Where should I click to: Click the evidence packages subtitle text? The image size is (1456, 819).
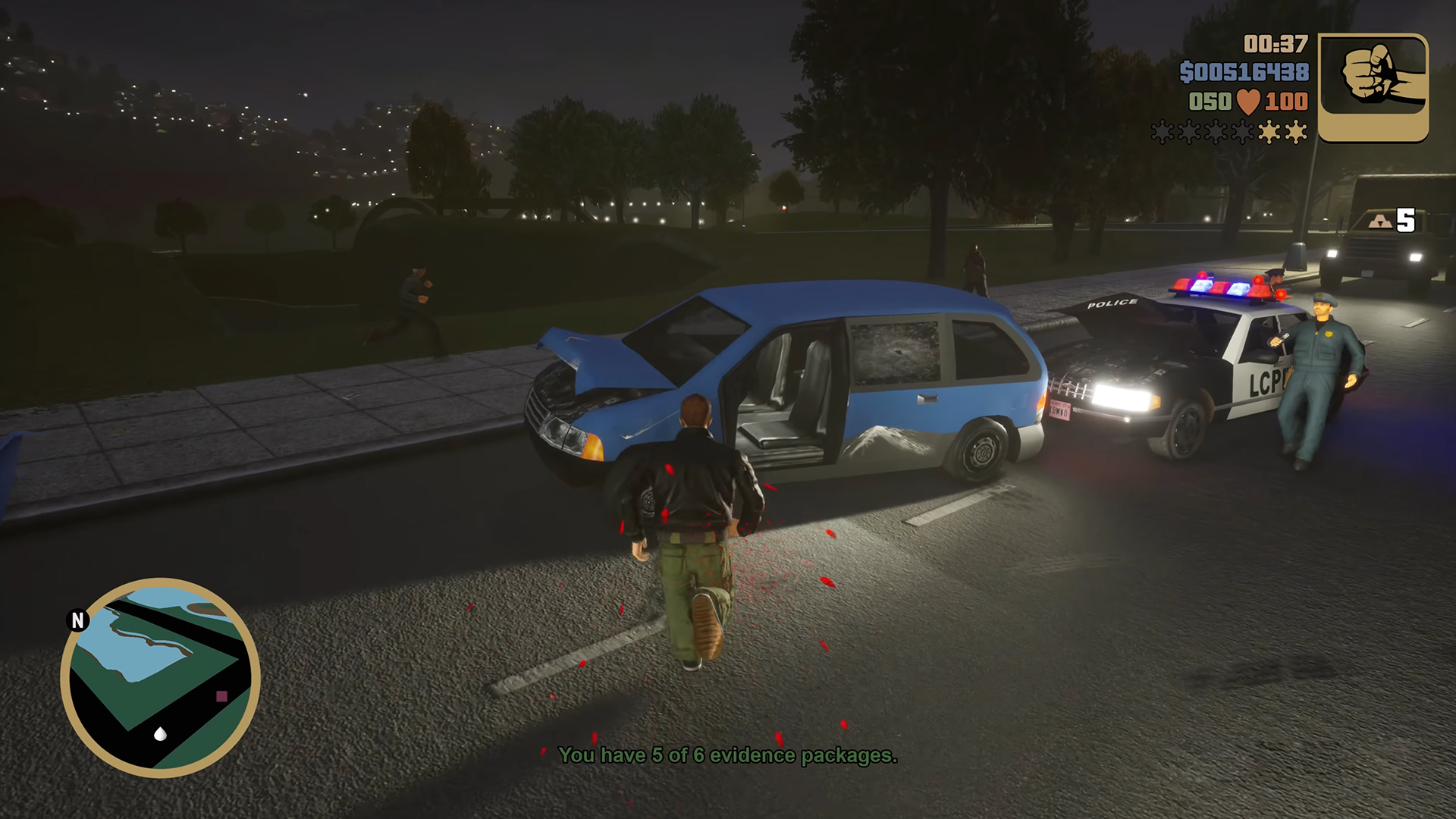pos(729,755)
